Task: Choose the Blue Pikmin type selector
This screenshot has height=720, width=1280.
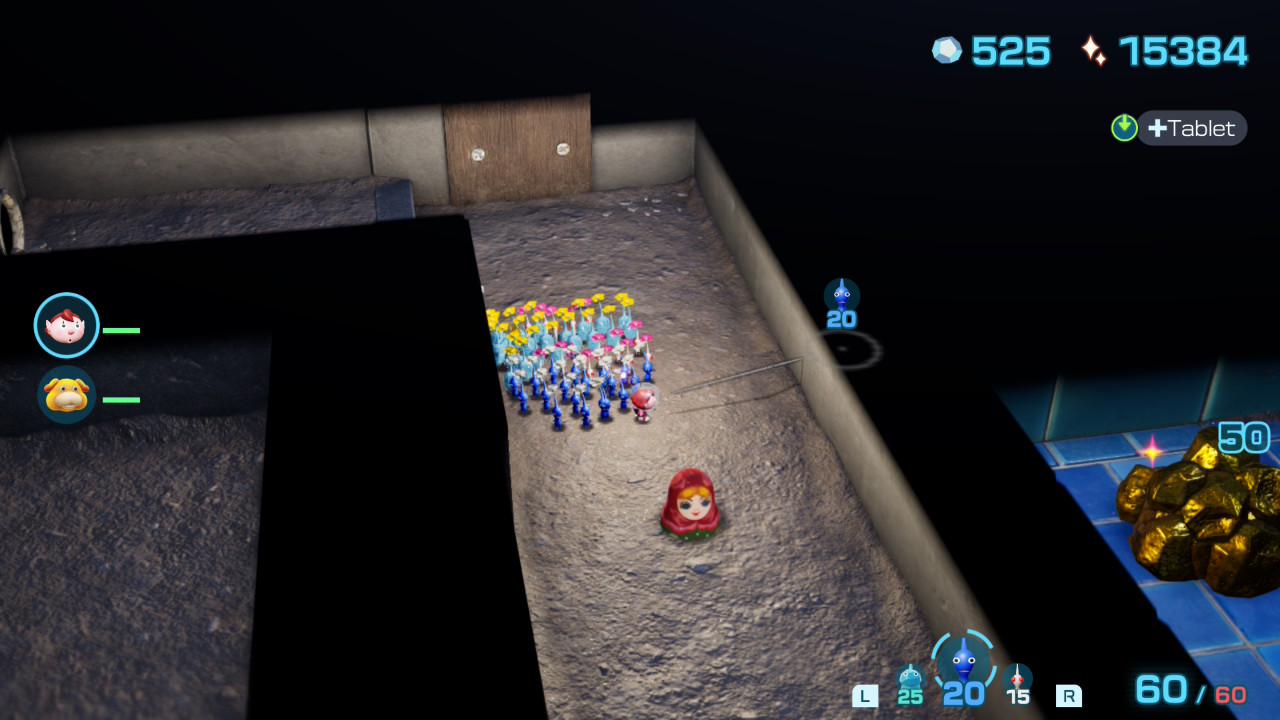Action: [963, 660]
